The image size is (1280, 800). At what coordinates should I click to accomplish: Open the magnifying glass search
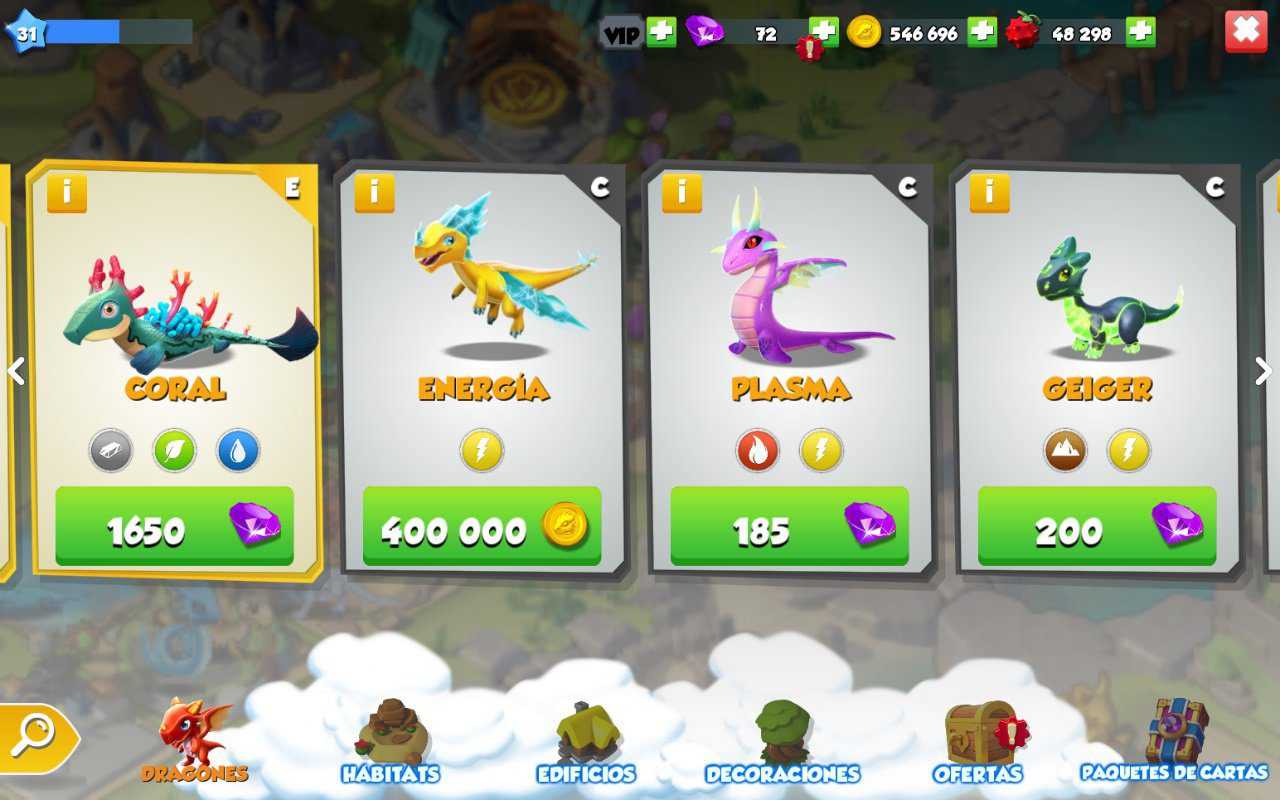pyautogui.click(x=33, y=737)
